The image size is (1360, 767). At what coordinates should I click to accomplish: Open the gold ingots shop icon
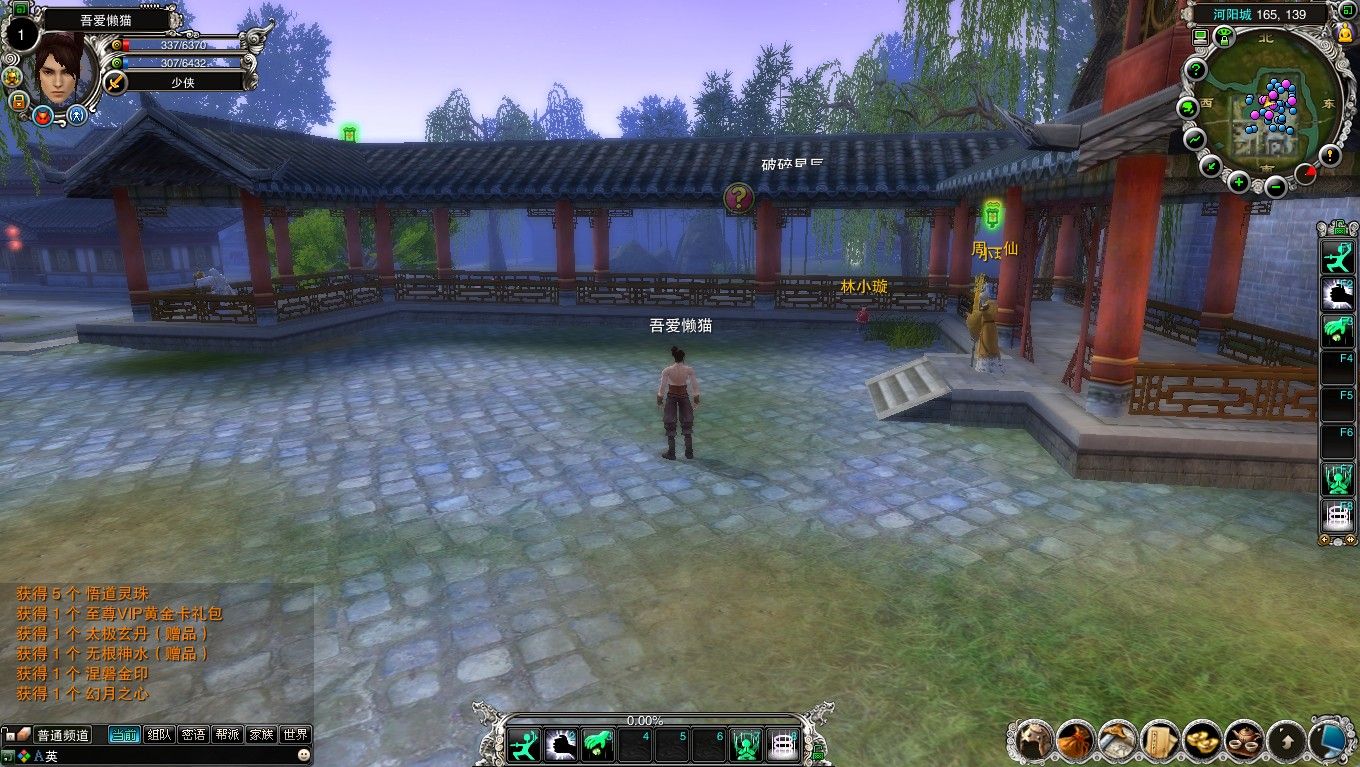click(x=1201, y=740)
